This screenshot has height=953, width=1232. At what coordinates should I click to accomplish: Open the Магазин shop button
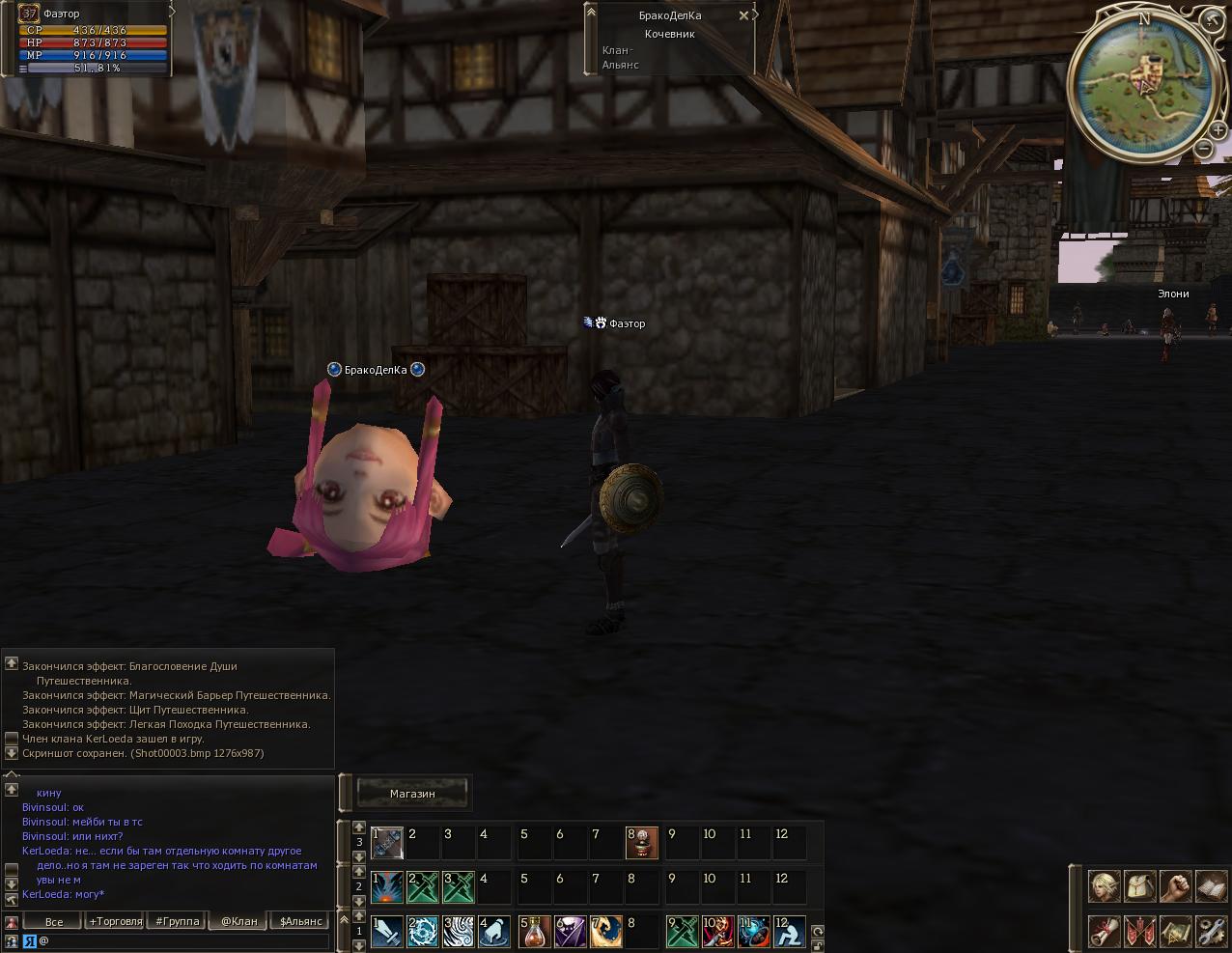click(x=412, y=794)
